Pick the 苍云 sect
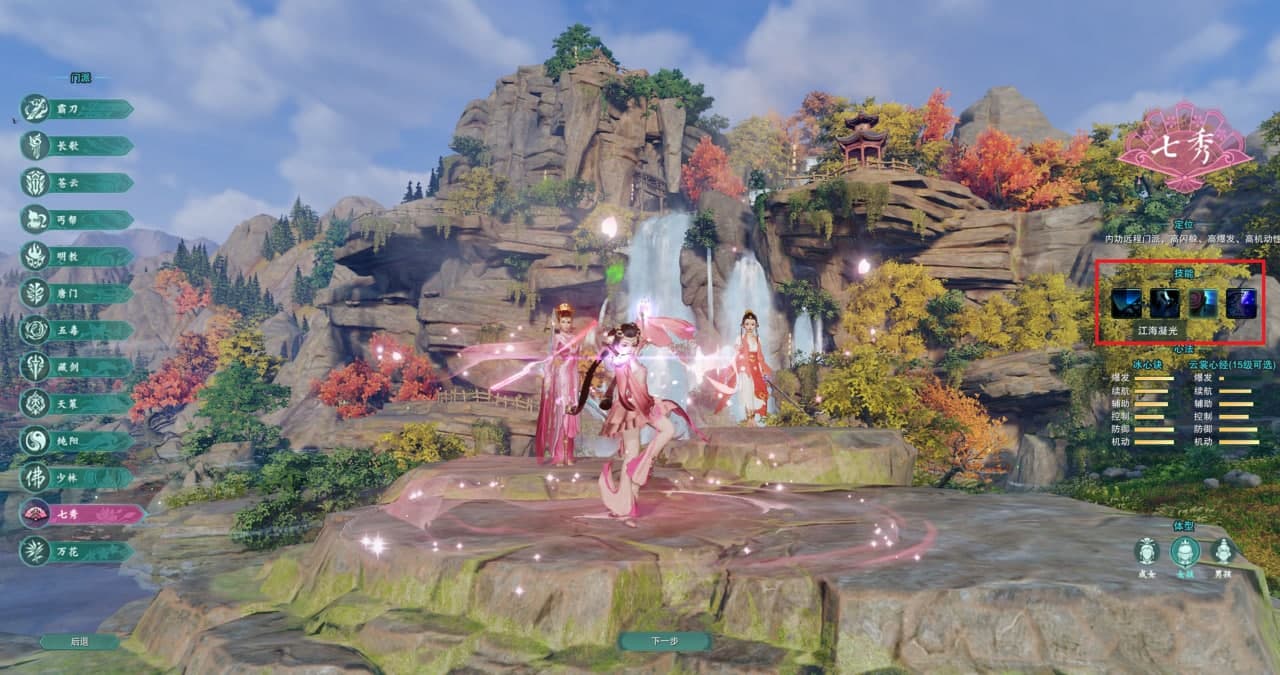1280x675 pixels. [78, 183]
